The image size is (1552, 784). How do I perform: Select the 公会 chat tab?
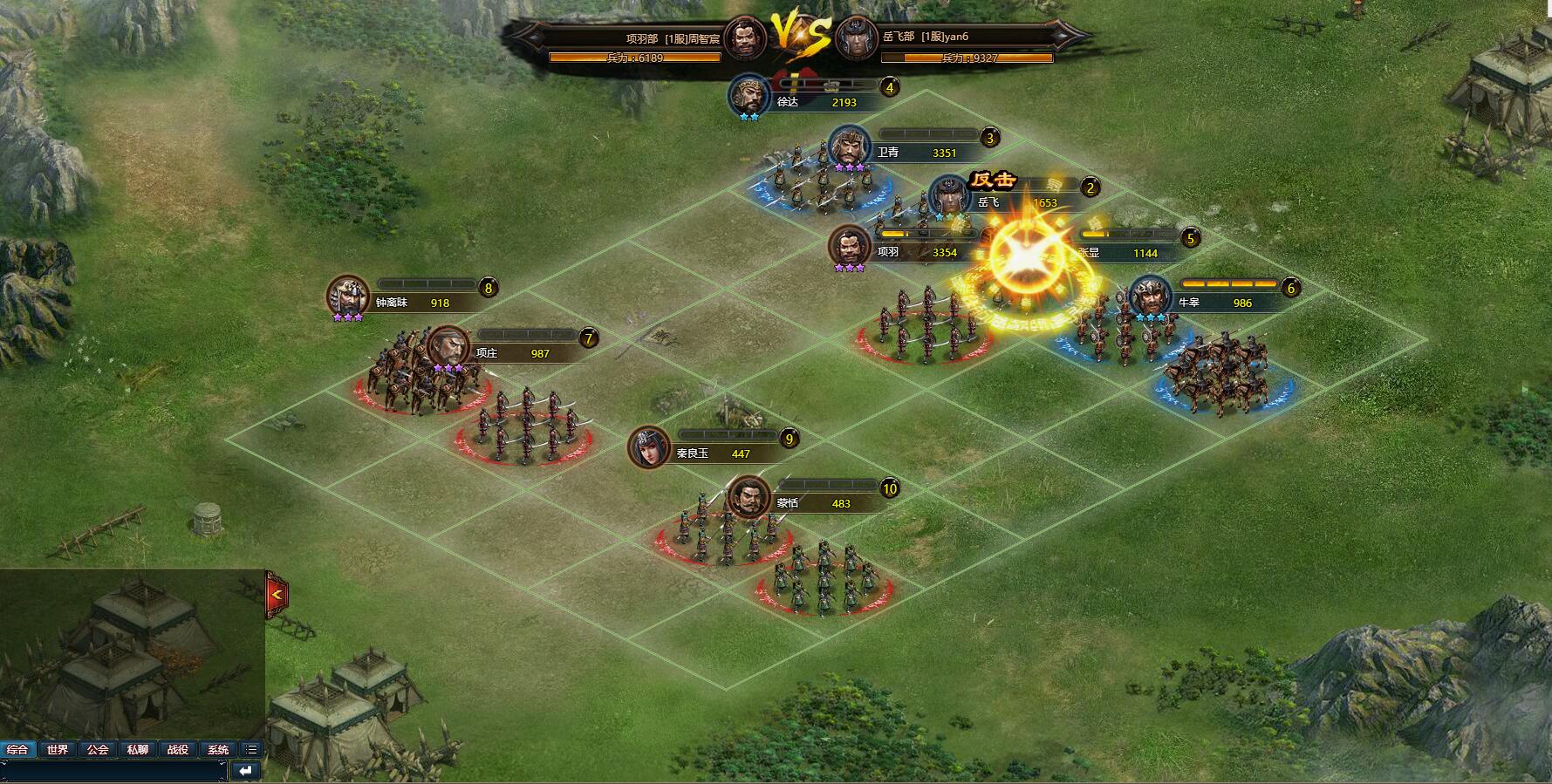click(98, 750)
